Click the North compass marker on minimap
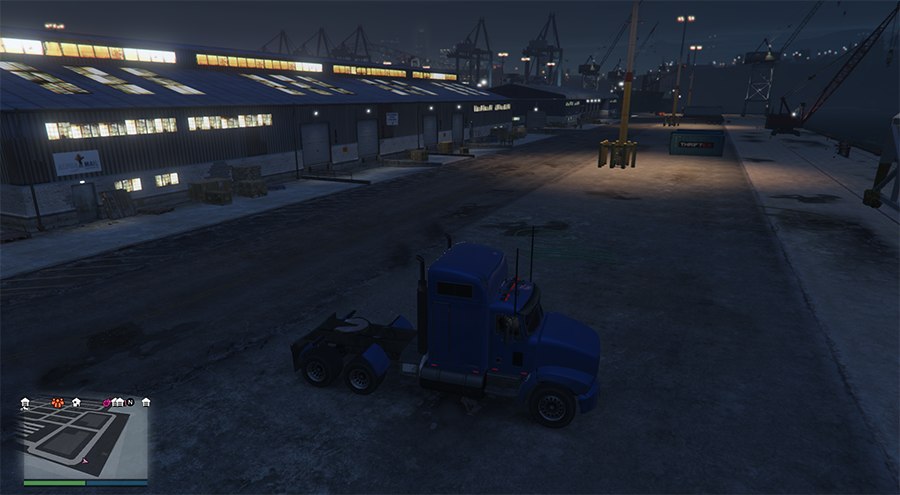The width and height of the screenshot is (900, 495). 130,402
